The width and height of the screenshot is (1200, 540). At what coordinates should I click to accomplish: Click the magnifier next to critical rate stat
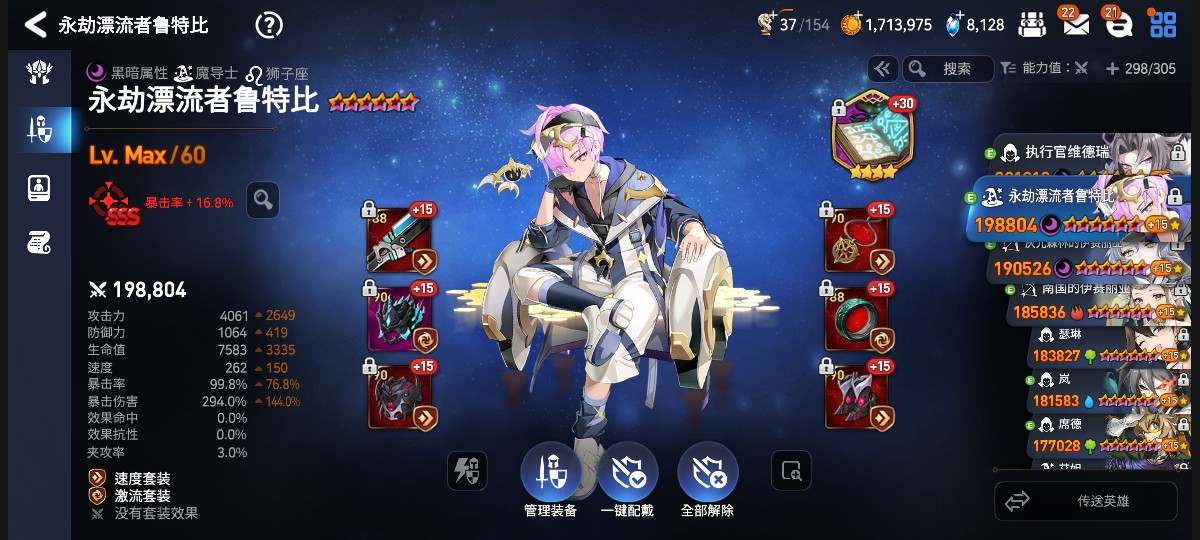click(x=263, y=200)
